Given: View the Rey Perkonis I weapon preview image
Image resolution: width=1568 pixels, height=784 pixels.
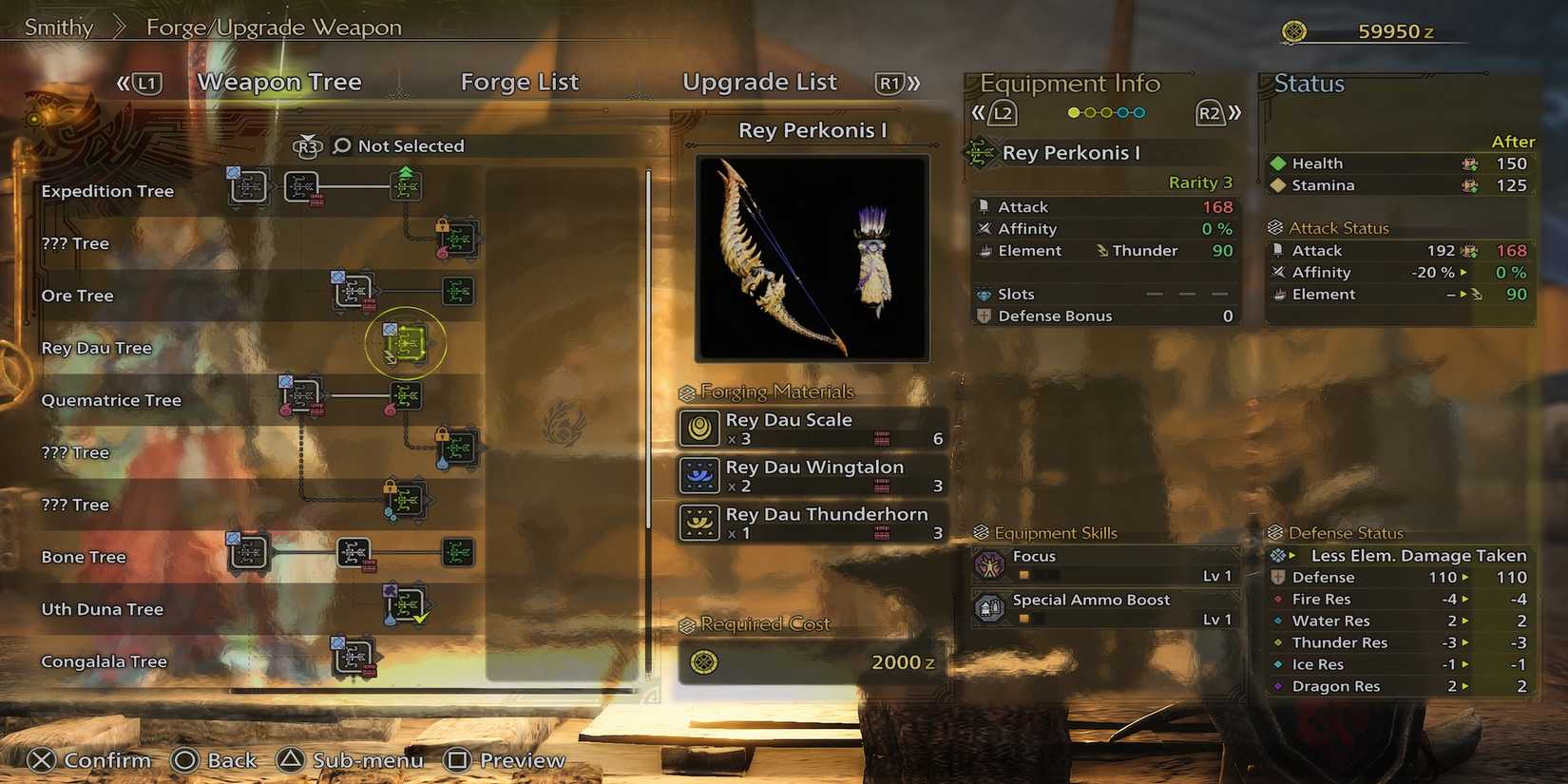Looking at the screenshot, I should click(x=813, y=258).
